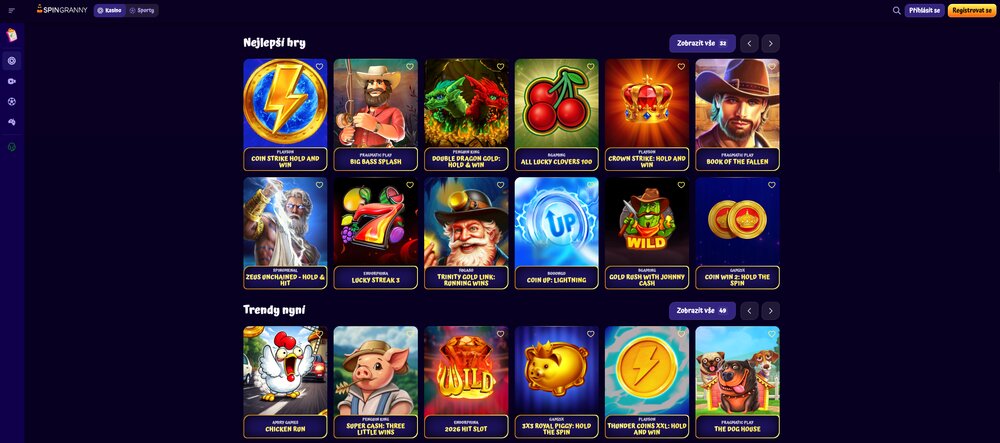Switch to the Kasino tab
The height and width of the screenshot is (443, 1000).
109,10
